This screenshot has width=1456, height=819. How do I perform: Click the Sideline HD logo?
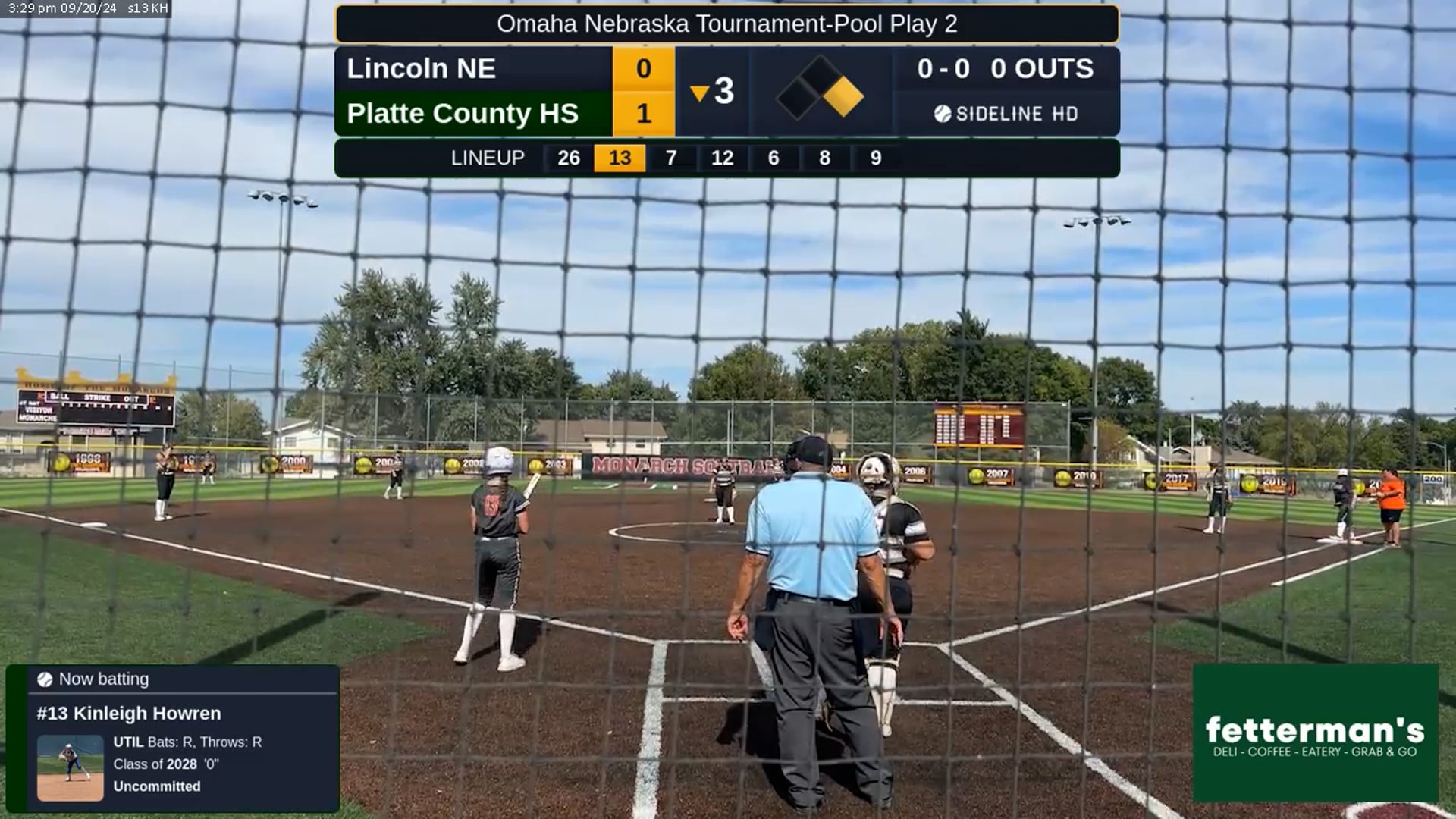1006,114
